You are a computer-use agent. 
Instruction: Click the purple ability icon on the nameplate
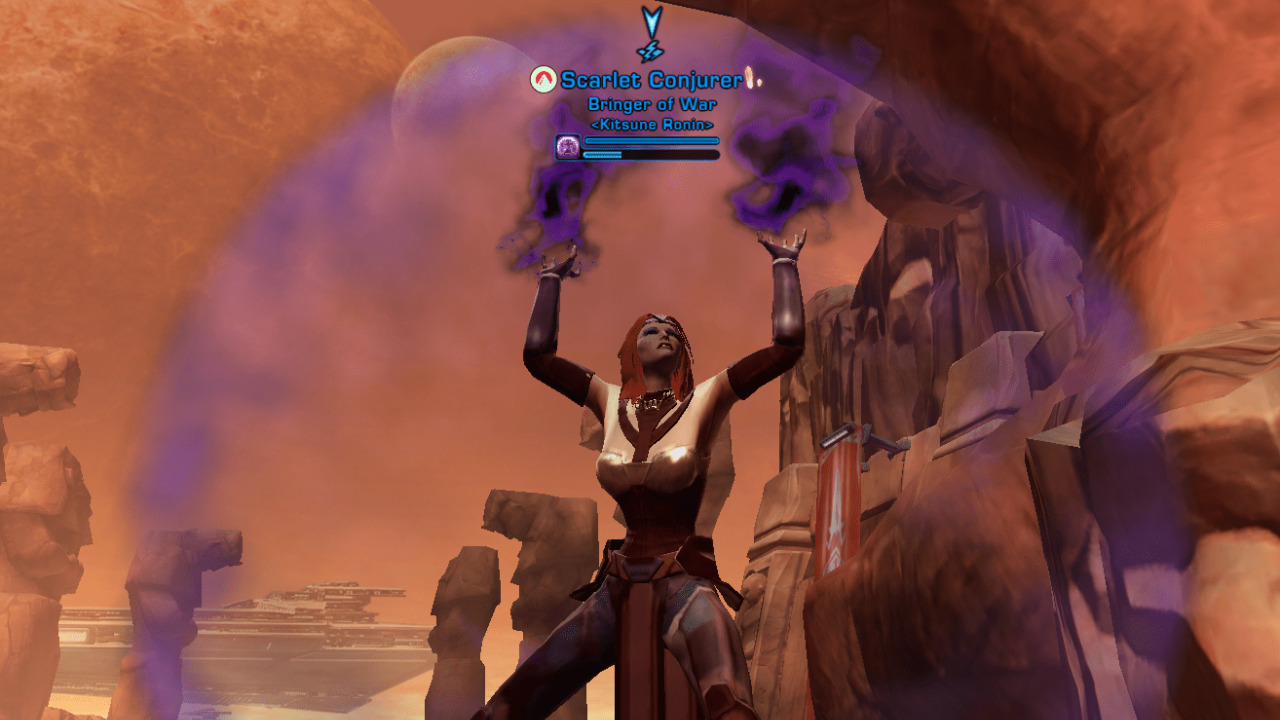point(567,147)
